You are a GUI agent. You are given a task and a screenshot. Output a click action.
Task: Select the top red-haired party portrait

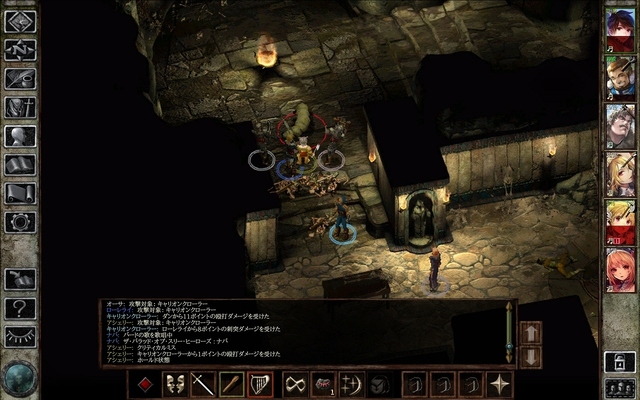coord(618,28)
